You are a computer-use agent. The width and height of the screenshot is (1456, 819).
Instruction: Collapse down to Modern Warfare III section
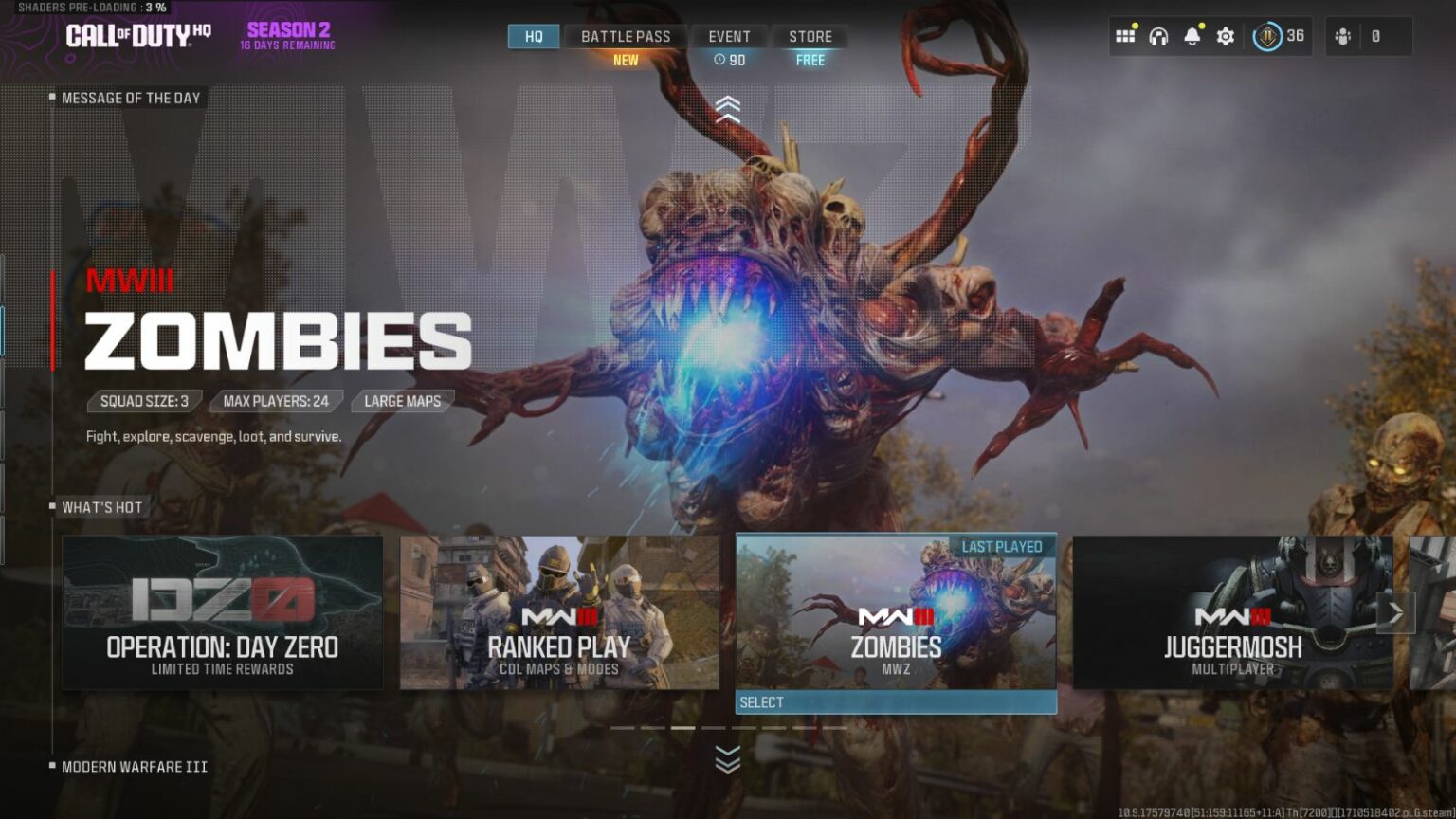[x=729, y=758]
